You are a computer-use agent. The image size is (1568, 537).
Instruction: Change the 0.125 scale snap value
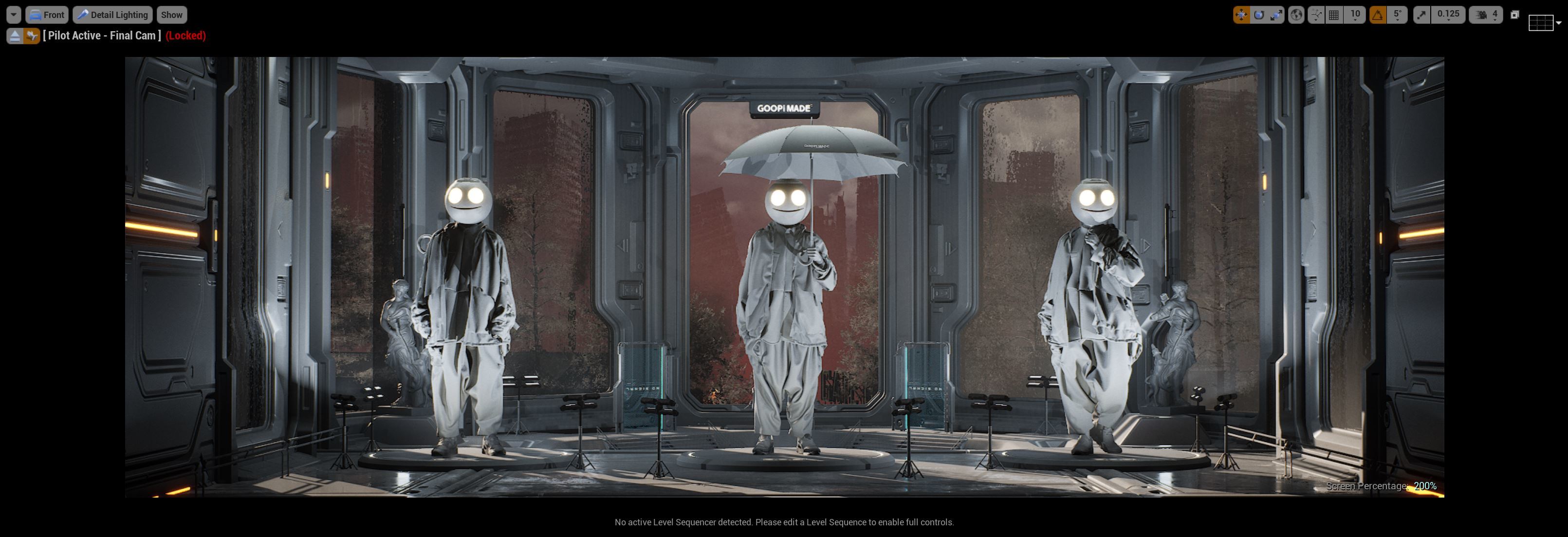[x=1449, y=15]
